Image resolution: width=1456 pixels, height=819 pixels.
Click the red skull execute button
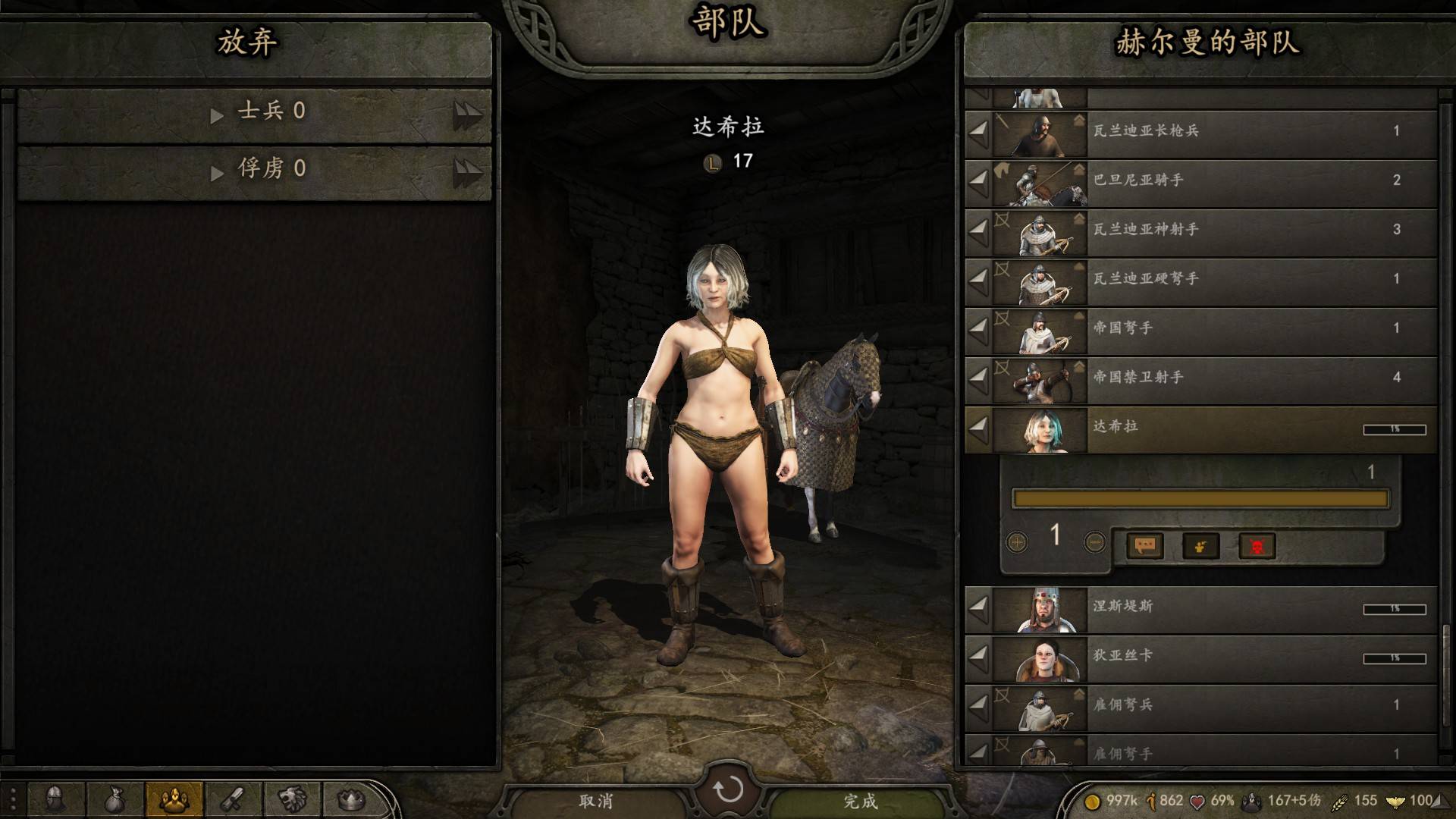pyautogui.click(x=1257, y=545)
